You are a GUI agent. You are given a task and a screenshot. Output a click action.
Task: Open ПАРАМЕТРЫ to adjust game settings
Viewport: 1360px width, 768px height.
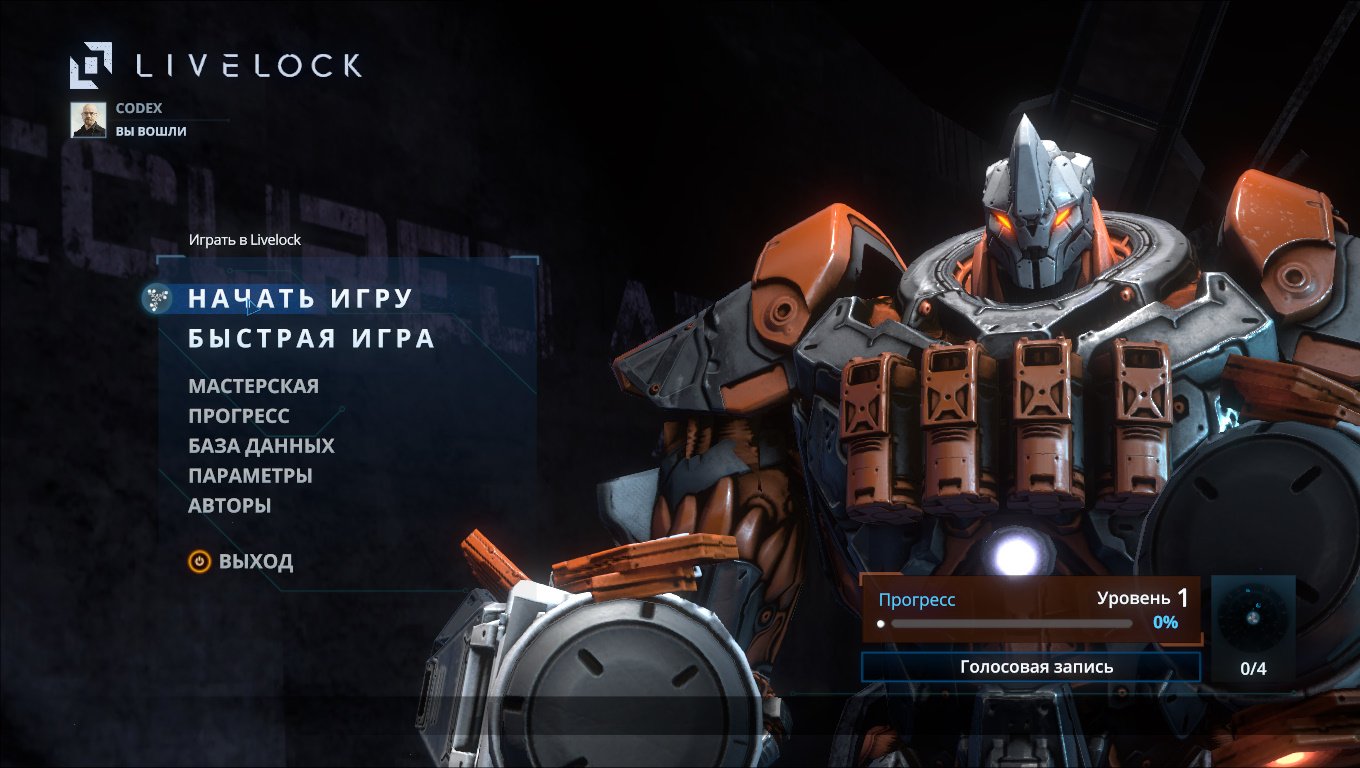coord(250,476)
